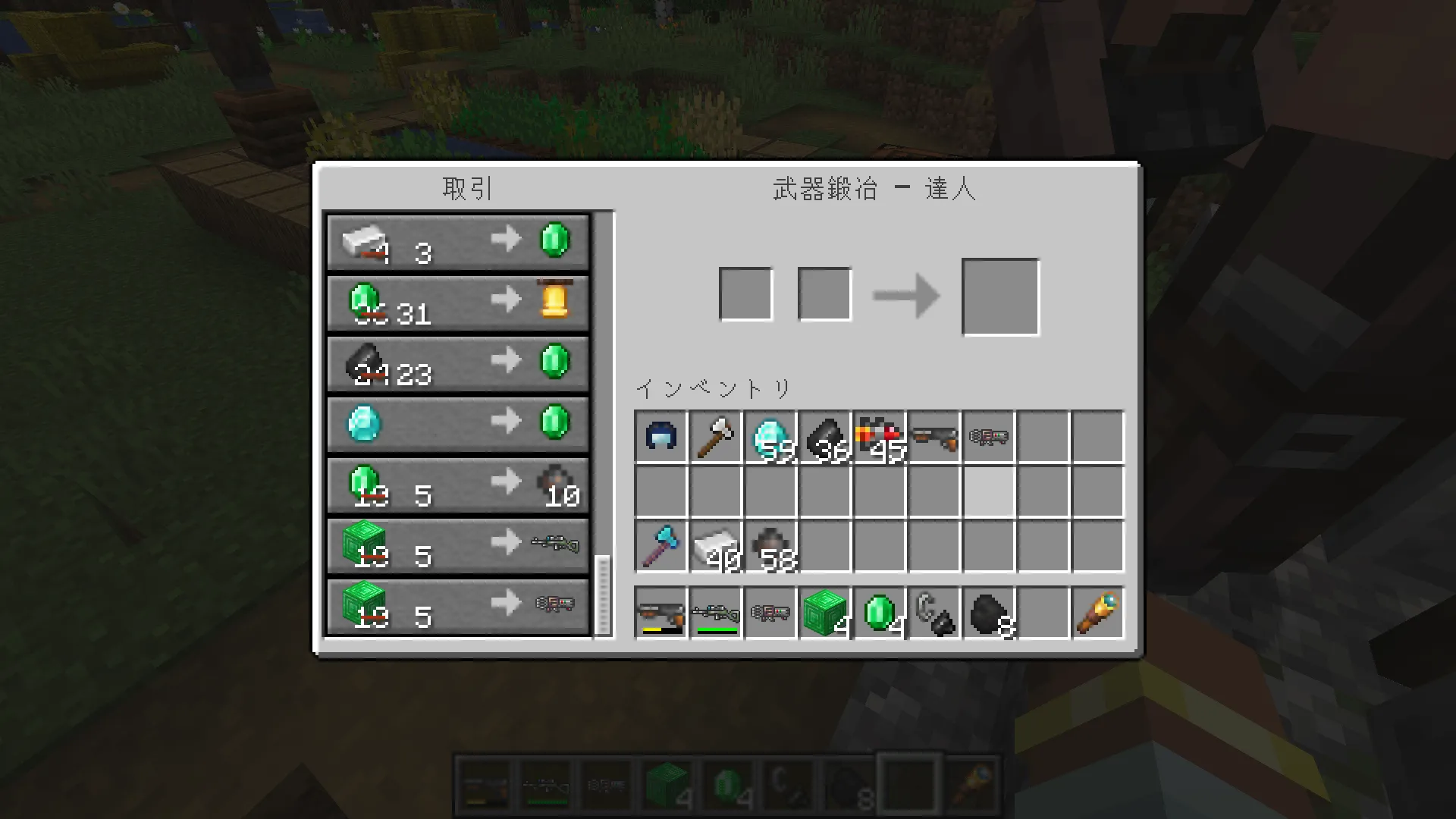This screenshot has width=1456, height=819.
Task: Select the diamond axe in the inventory
Action: [x=659, y=546]
